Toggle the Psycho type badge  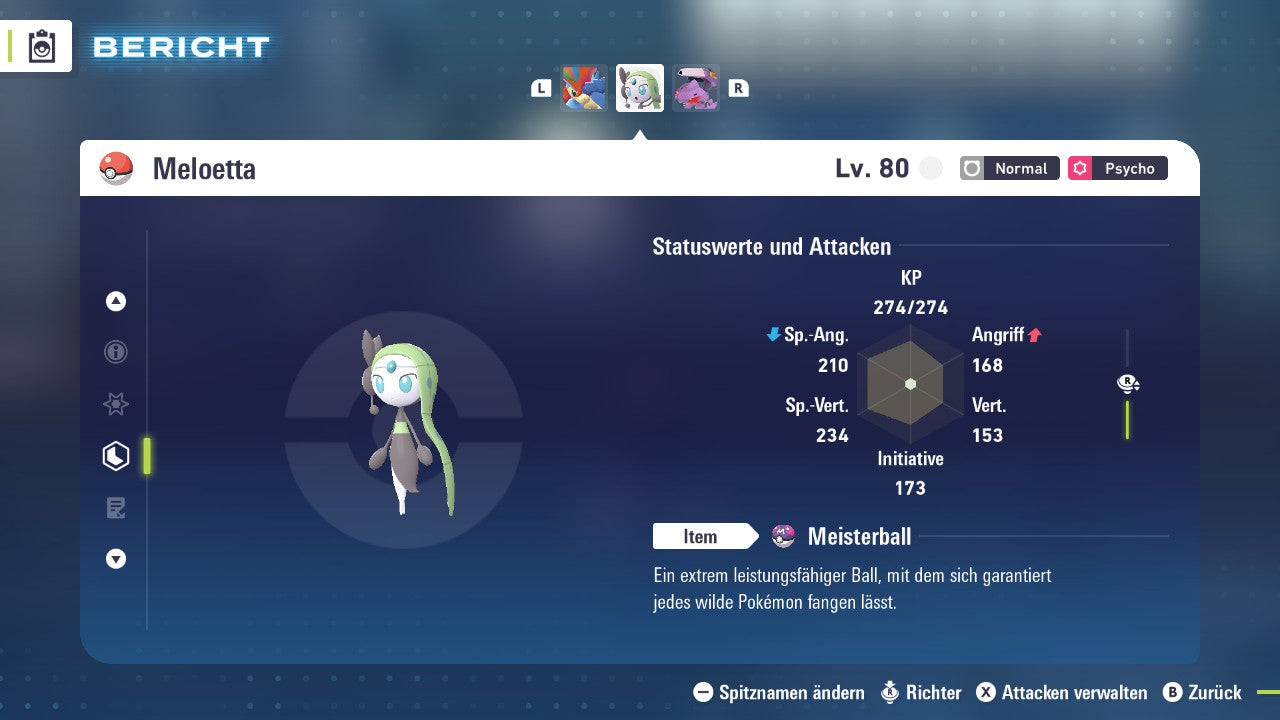(x=1117, y=168)
